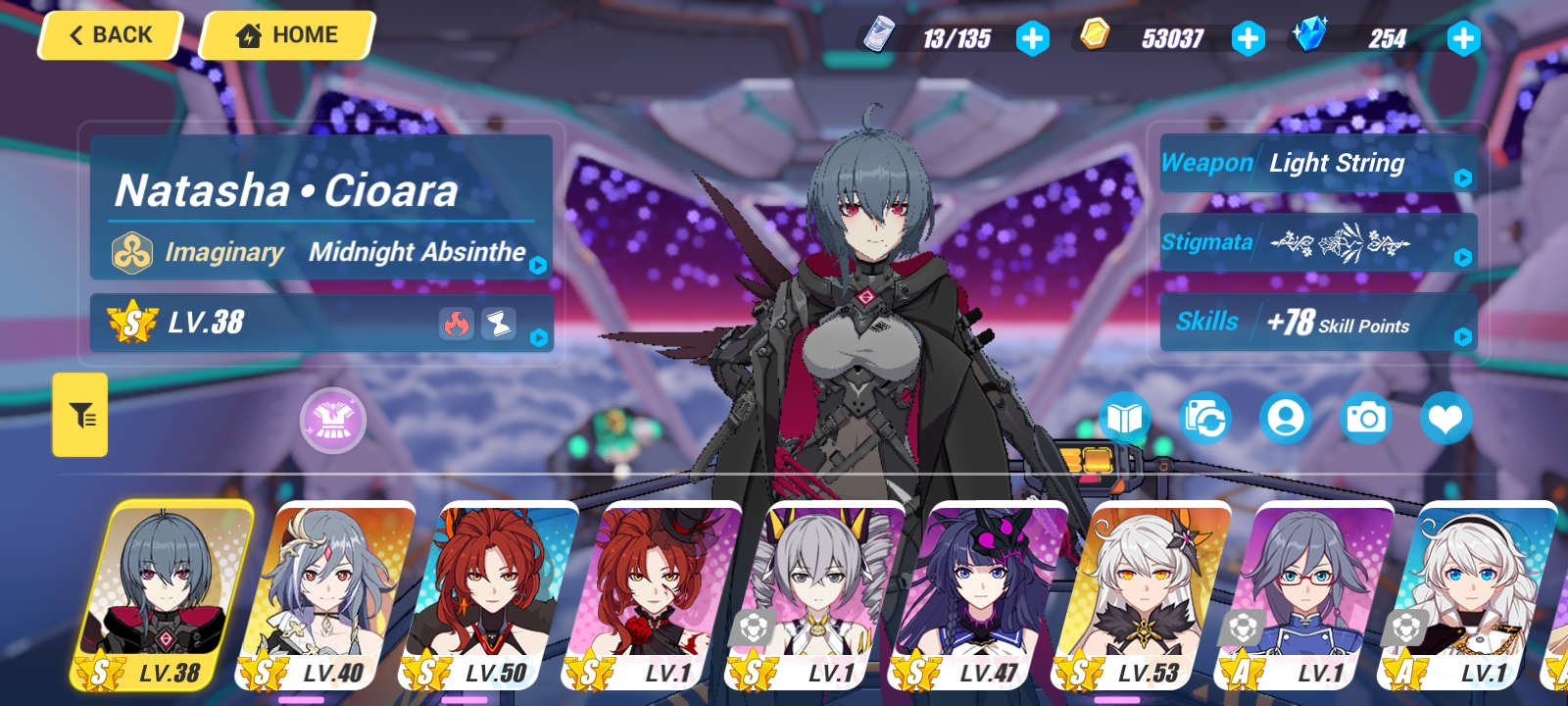Add stamina with the plus next to 13/135
Image resolution: width=1568 pixels, height=706 pixels.
tap(1032, 40)
